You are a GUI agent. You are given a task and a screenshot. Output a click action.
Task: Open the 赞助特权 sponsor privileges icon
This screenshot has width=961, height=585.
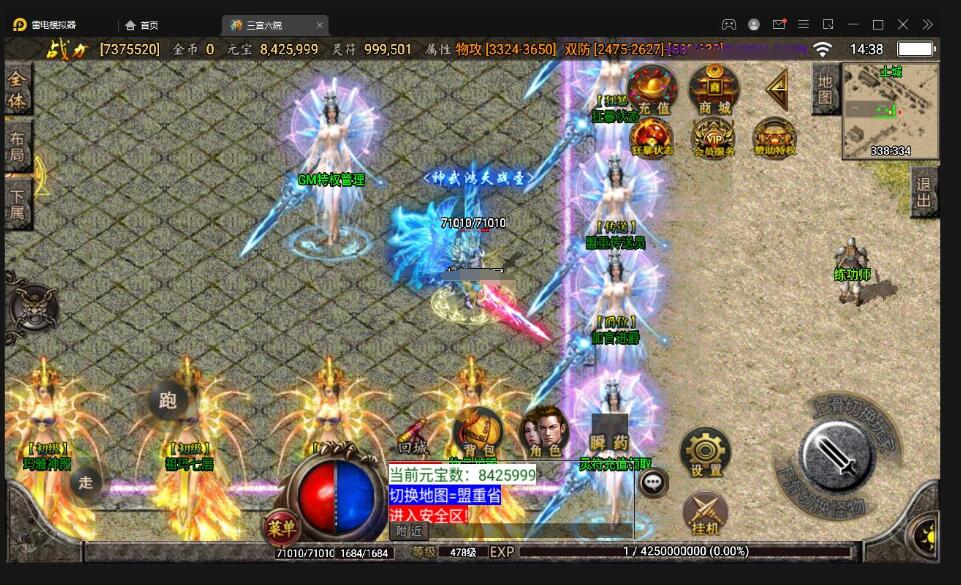[x=775, y=138]
